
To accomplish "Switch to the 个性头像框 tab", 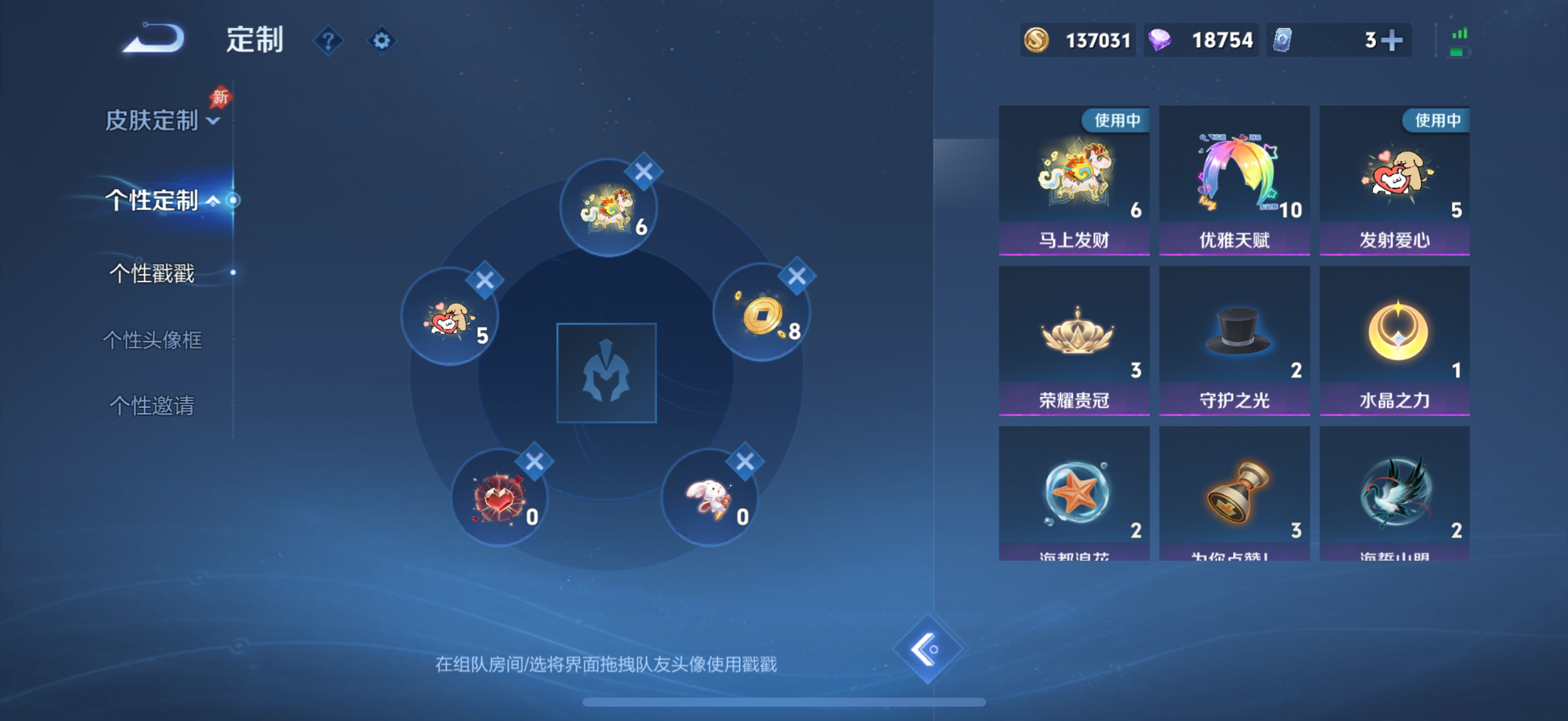I will click(152, 341).
